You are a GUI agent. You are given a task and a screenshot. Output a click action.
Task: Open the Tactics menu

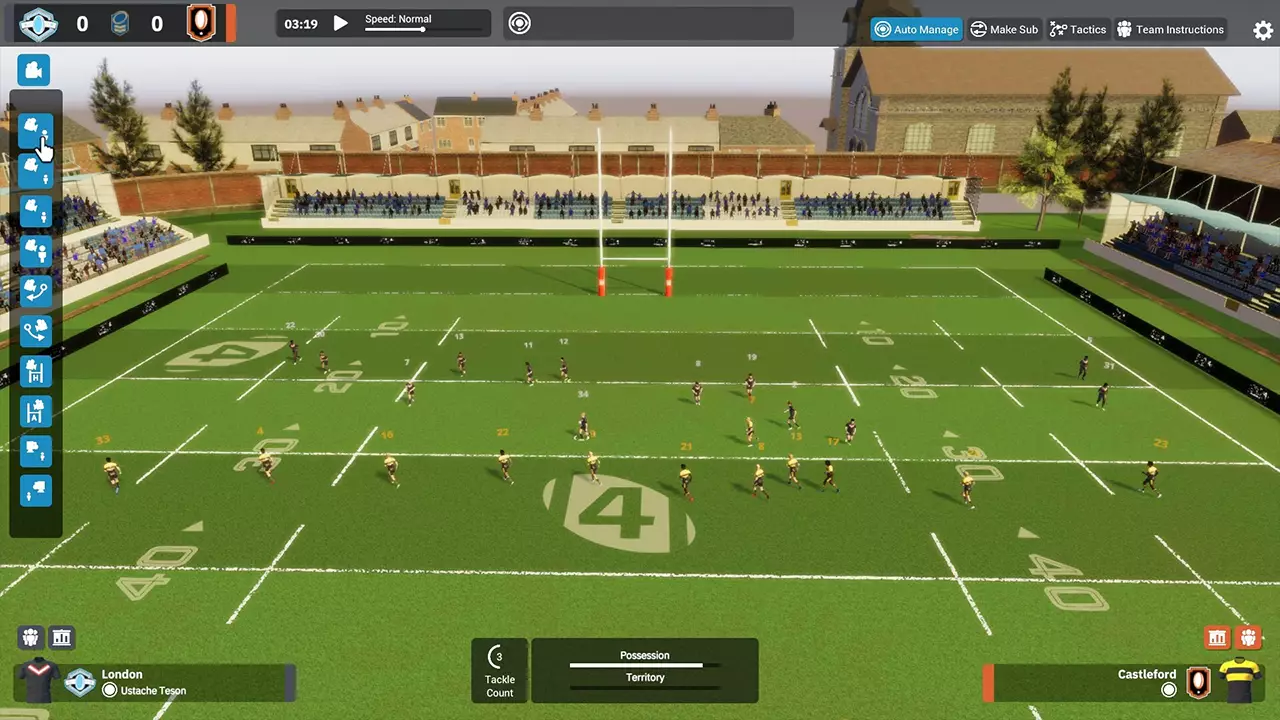(x=1078, y=29)
